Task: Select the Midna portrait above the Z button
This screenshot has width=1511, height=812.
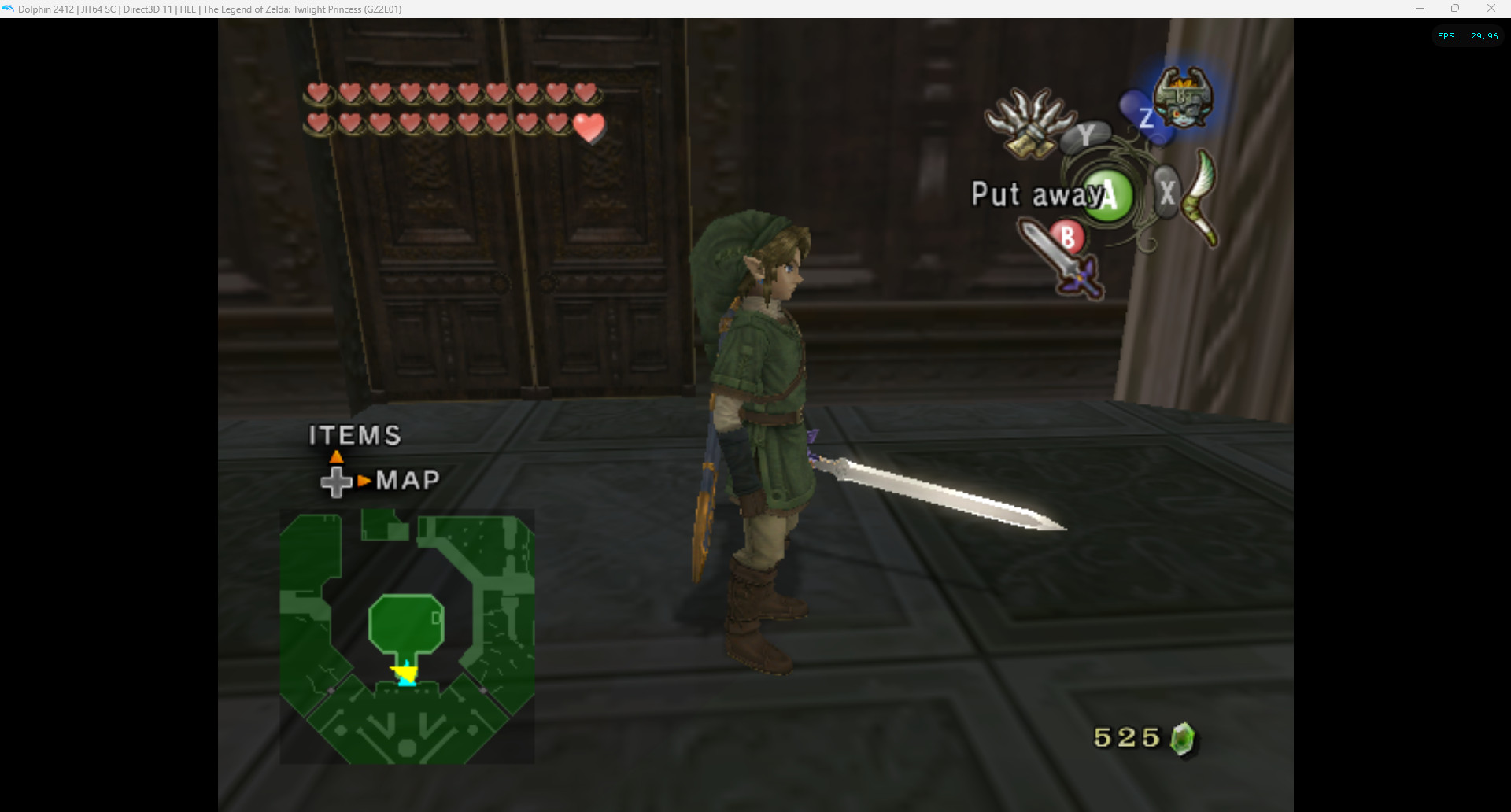Action: [x=1184, y=98]
